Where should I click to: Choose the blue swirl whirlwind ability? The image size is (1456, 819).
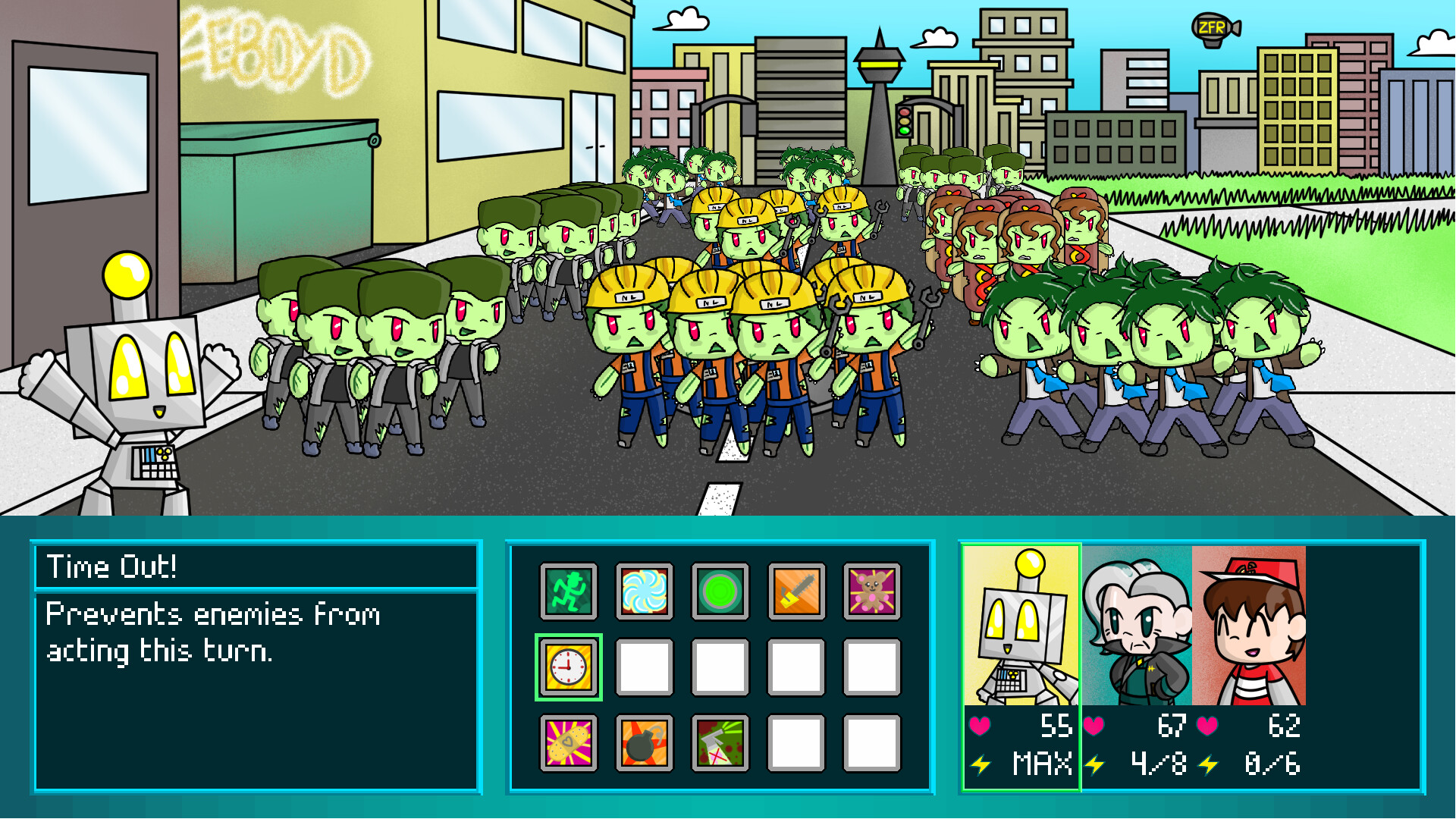pos(644,592)
